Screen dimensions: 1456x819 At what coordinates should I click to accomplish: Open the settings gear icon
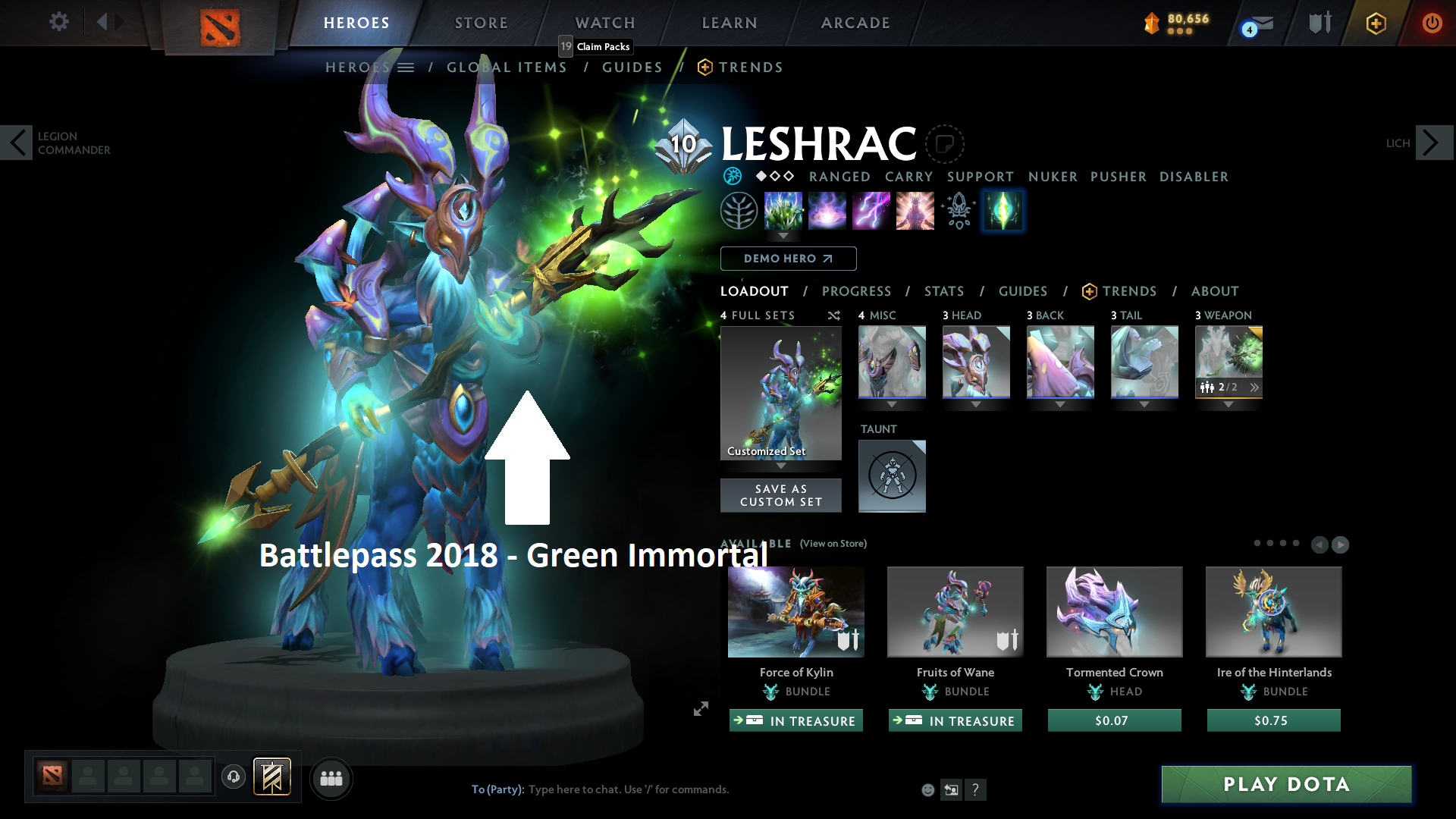tap(58, 22)
